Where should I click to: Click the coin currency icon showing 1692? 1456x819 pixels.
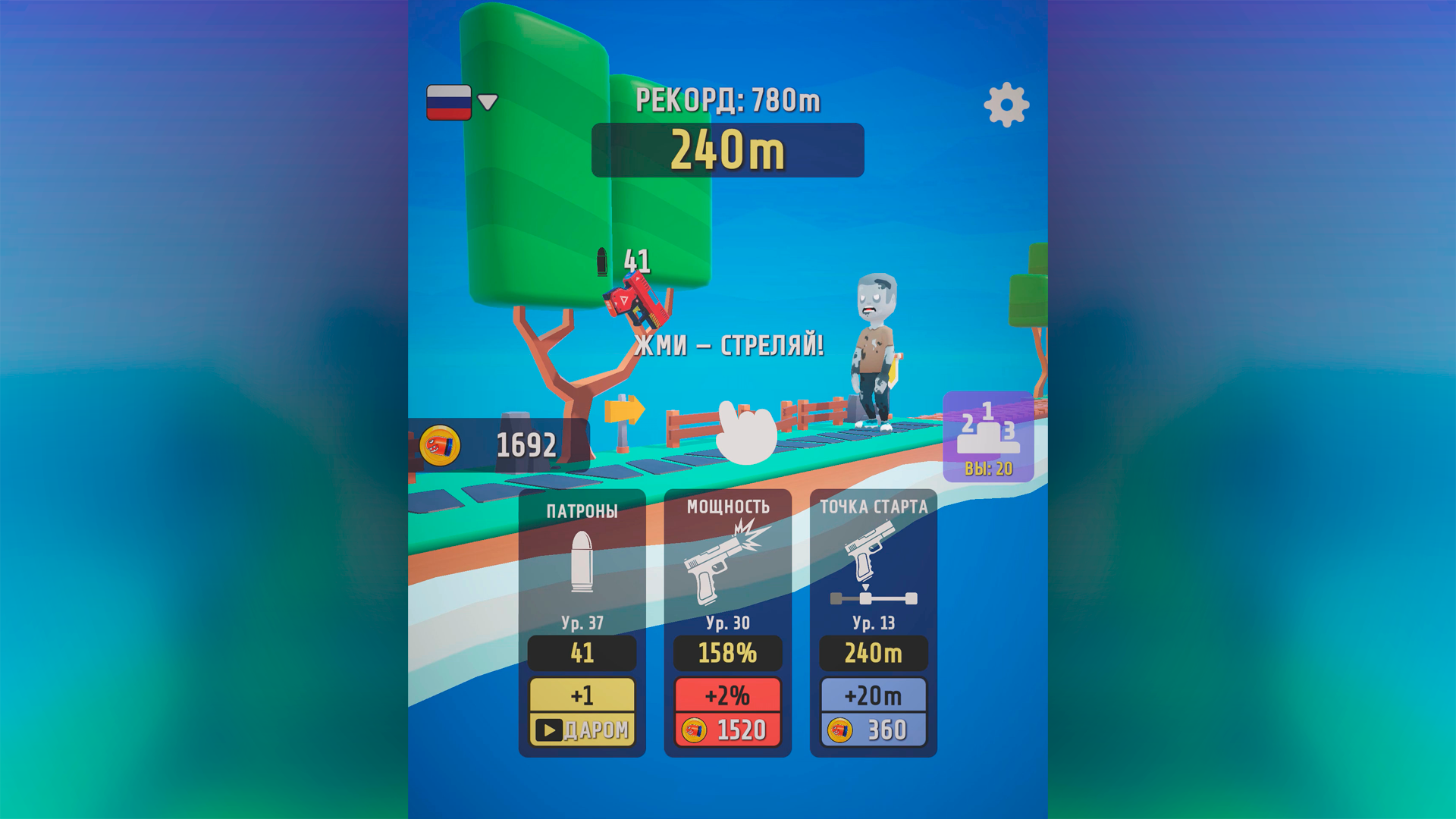[x=442, y=444]
